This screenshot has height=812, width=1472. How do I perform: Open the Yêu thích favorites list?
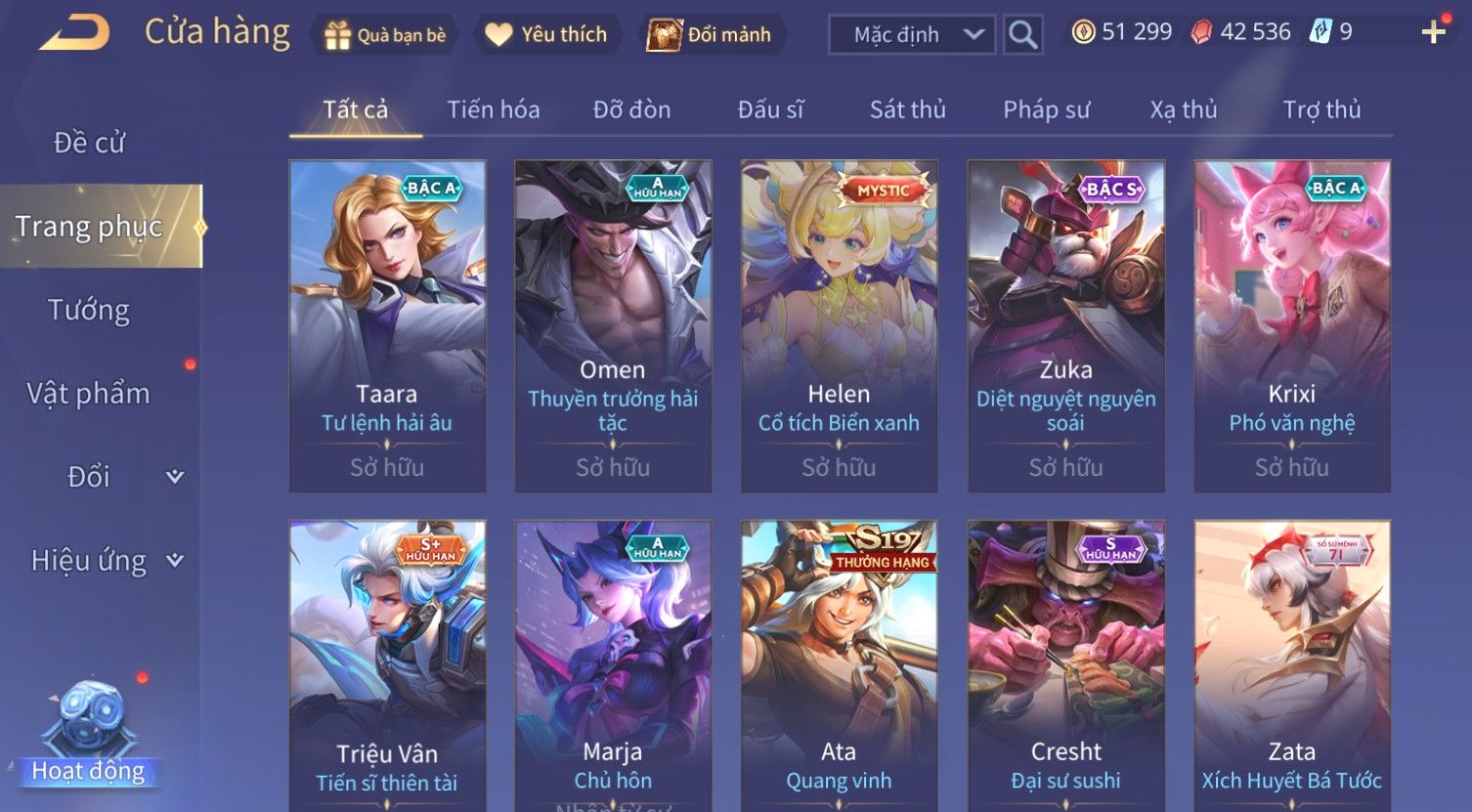pos(546,35)
